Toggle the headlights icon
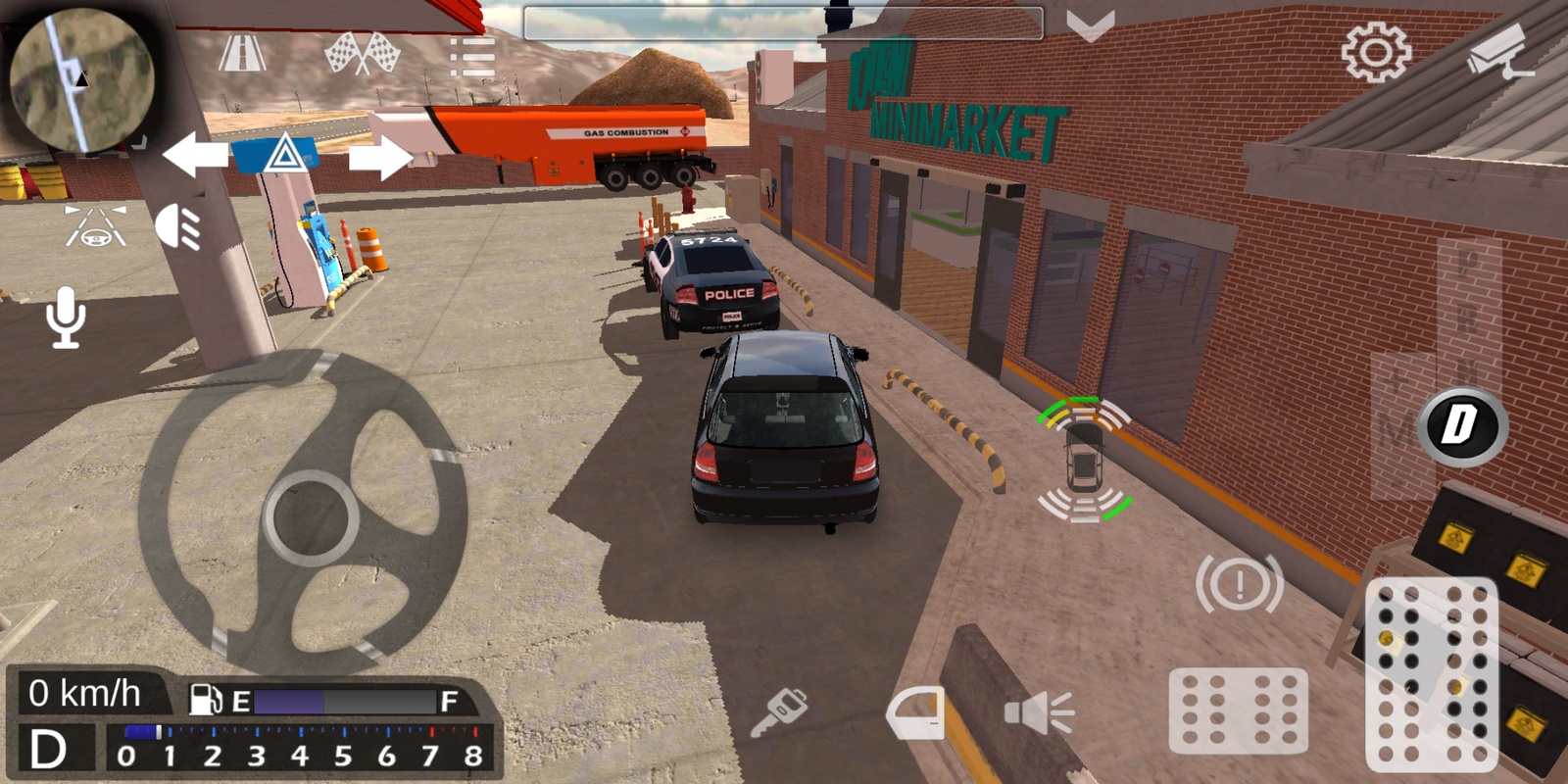Screen dimensions: 1568x784 coord(178,227)
